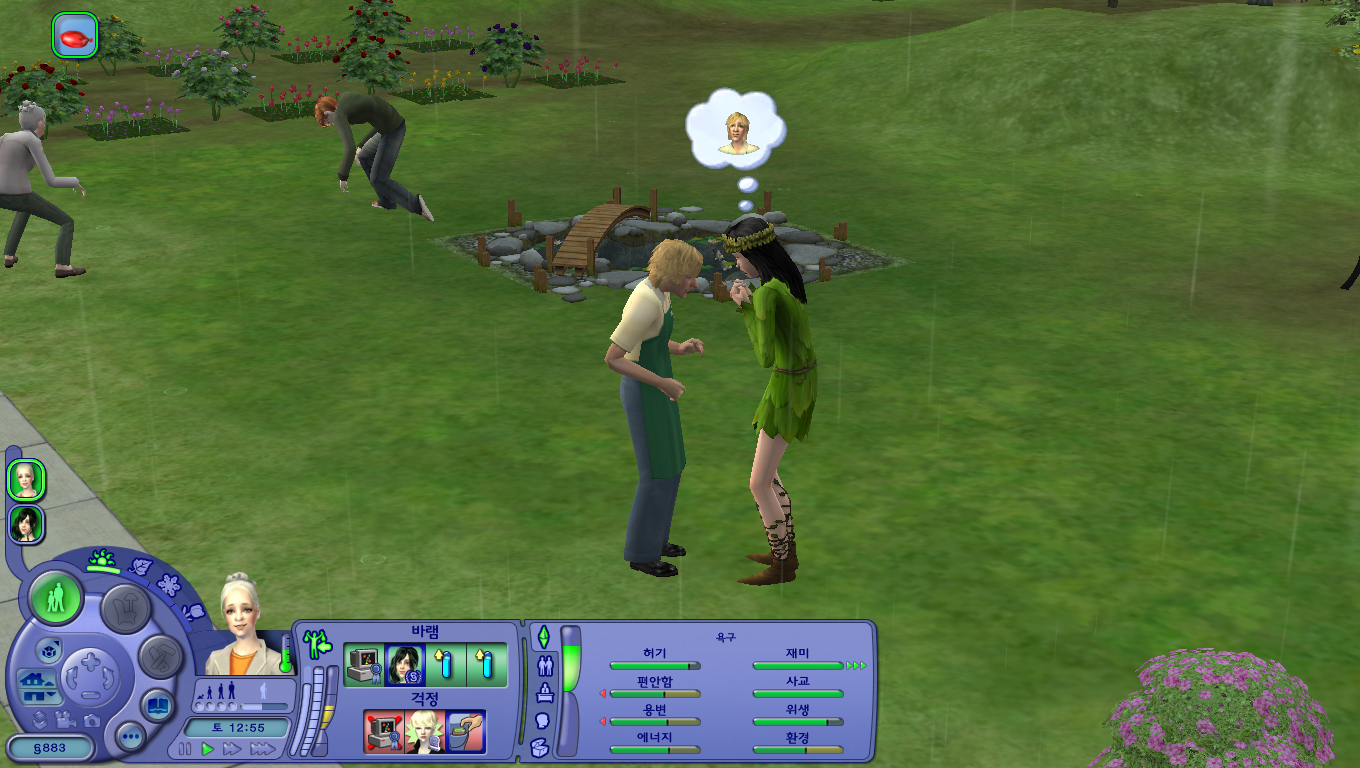Select the black-haired Sim want slot
Screen dimensions: 1360x768
tap(405, 665)
